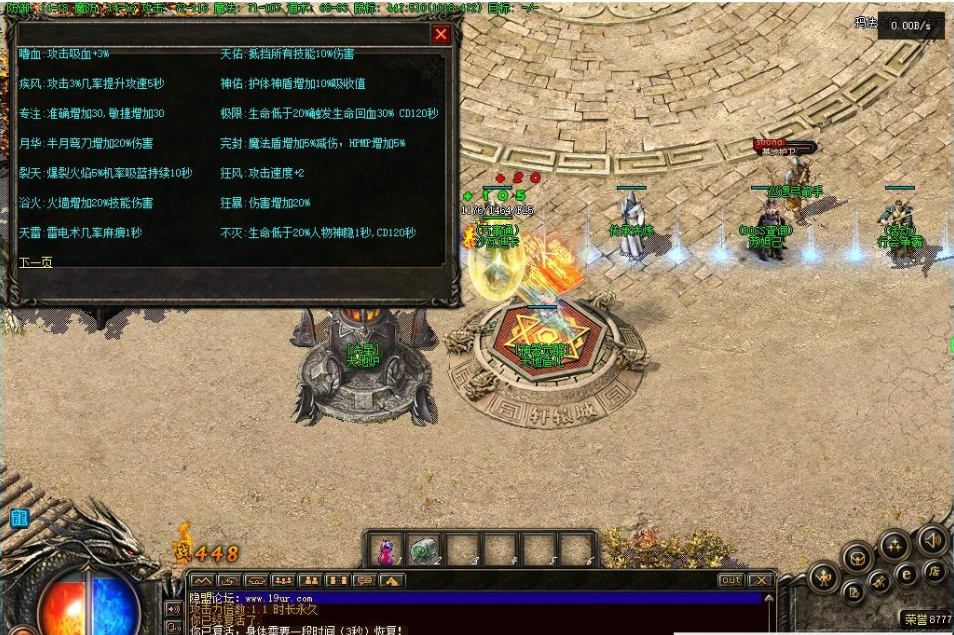Open the bag via chest icon button

coord(857,557)
